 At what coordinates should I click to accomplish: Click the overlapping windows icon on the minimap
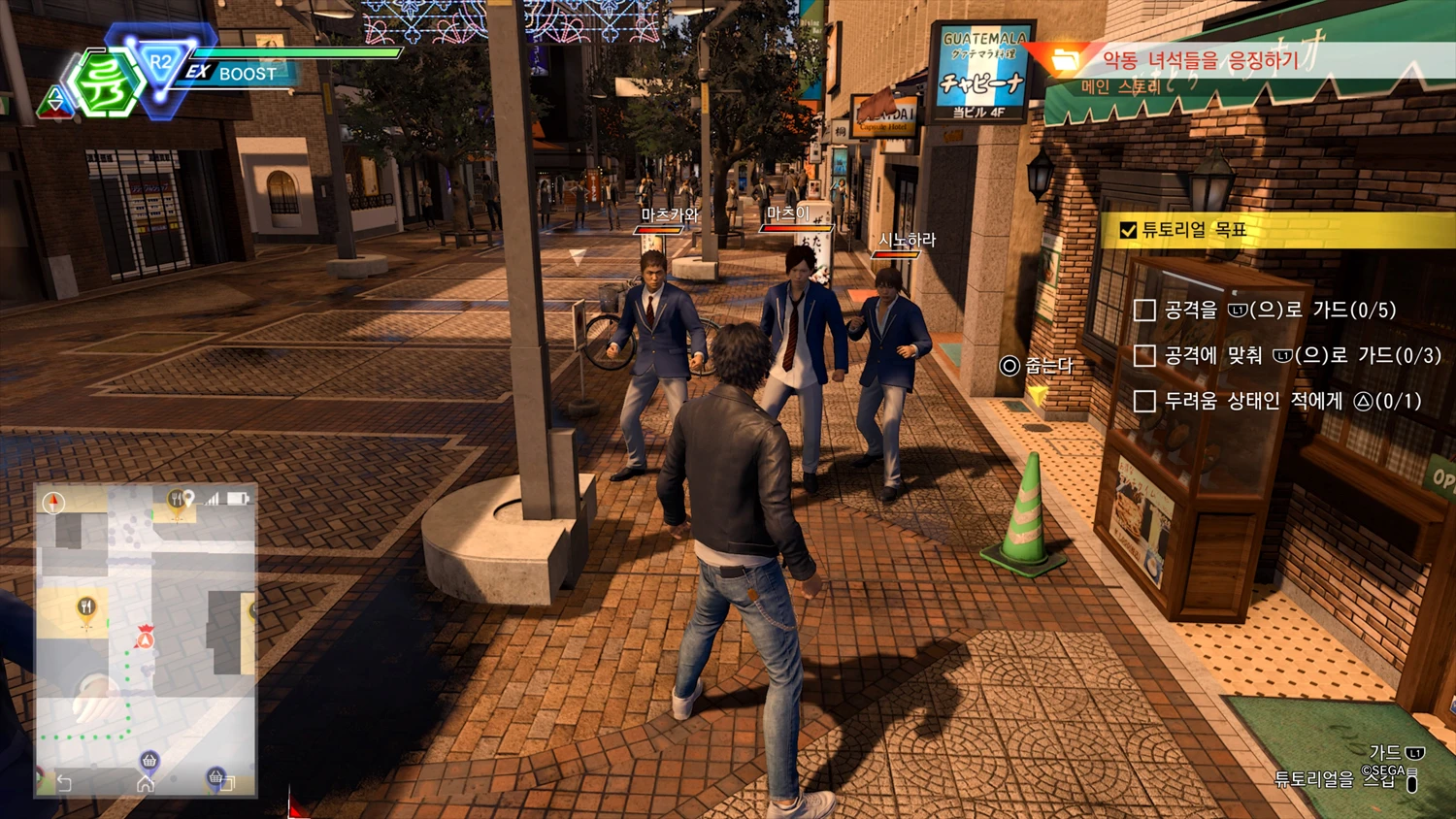click(x=226, y=783)
